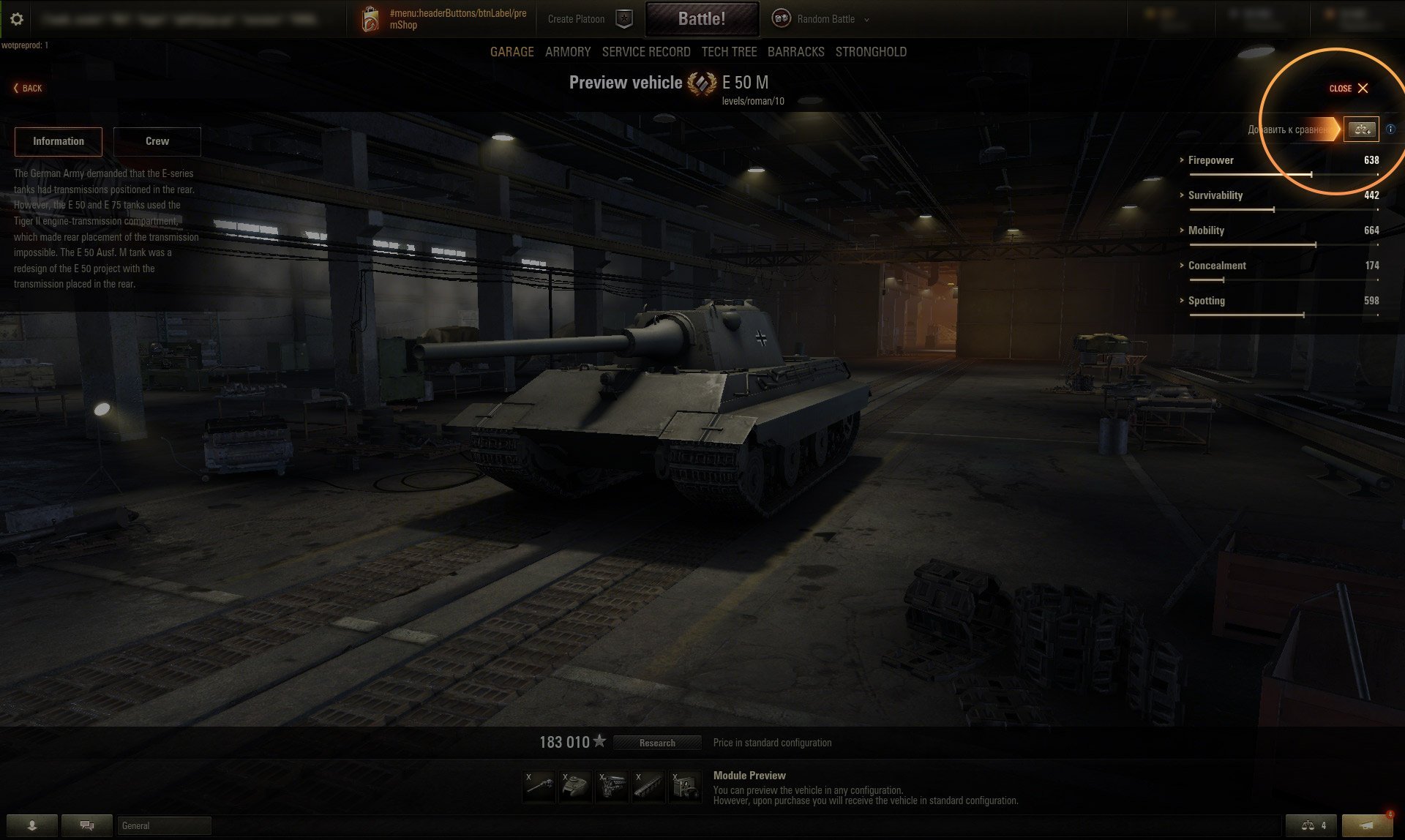The width and height of the screenshot is (1405, 840).
Task: Select the Information tab
Action: [59, 141]
